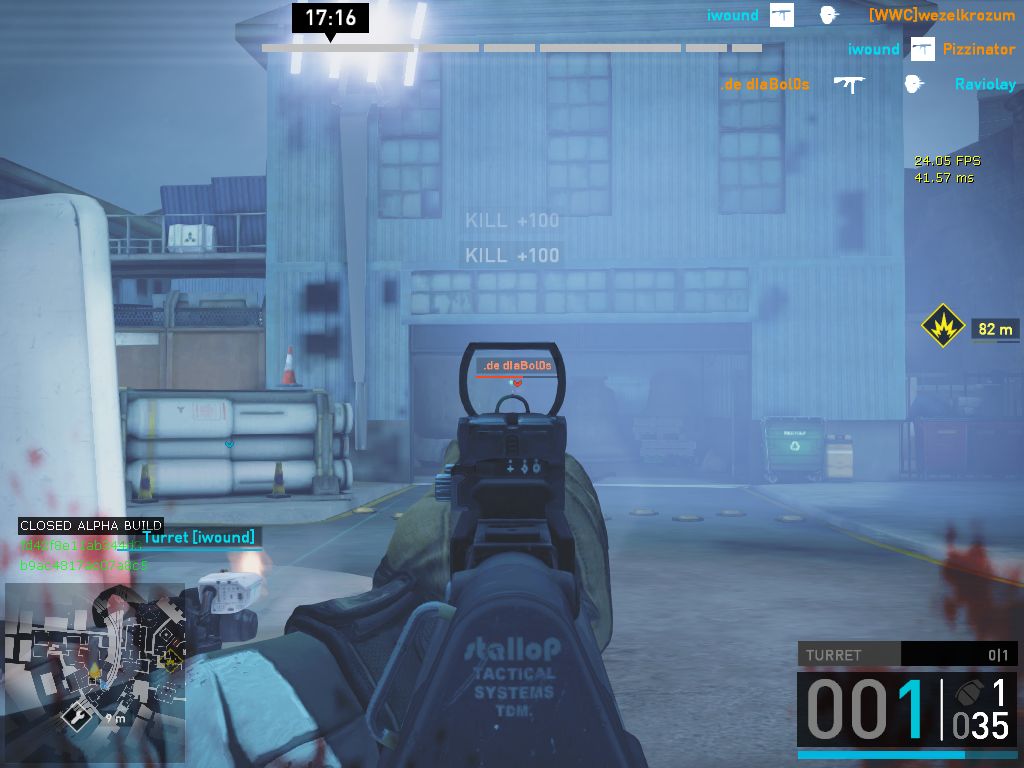Click the .de diaBol0s enemy name tag
Image resolution: width=1024 pixels, height=768 pixels.
[516, 365]
